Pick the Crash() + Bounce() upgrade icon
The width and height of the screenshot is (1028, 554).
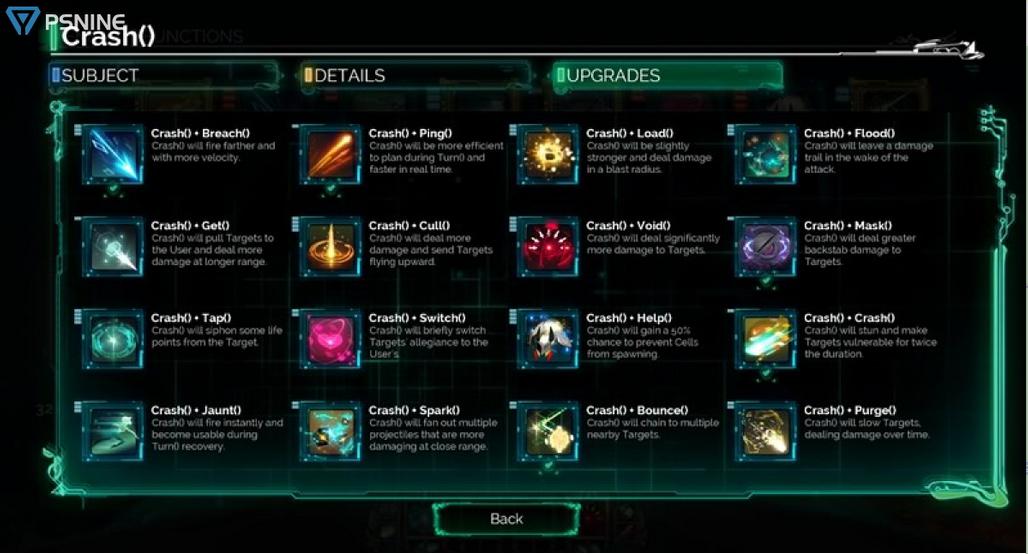548,431
